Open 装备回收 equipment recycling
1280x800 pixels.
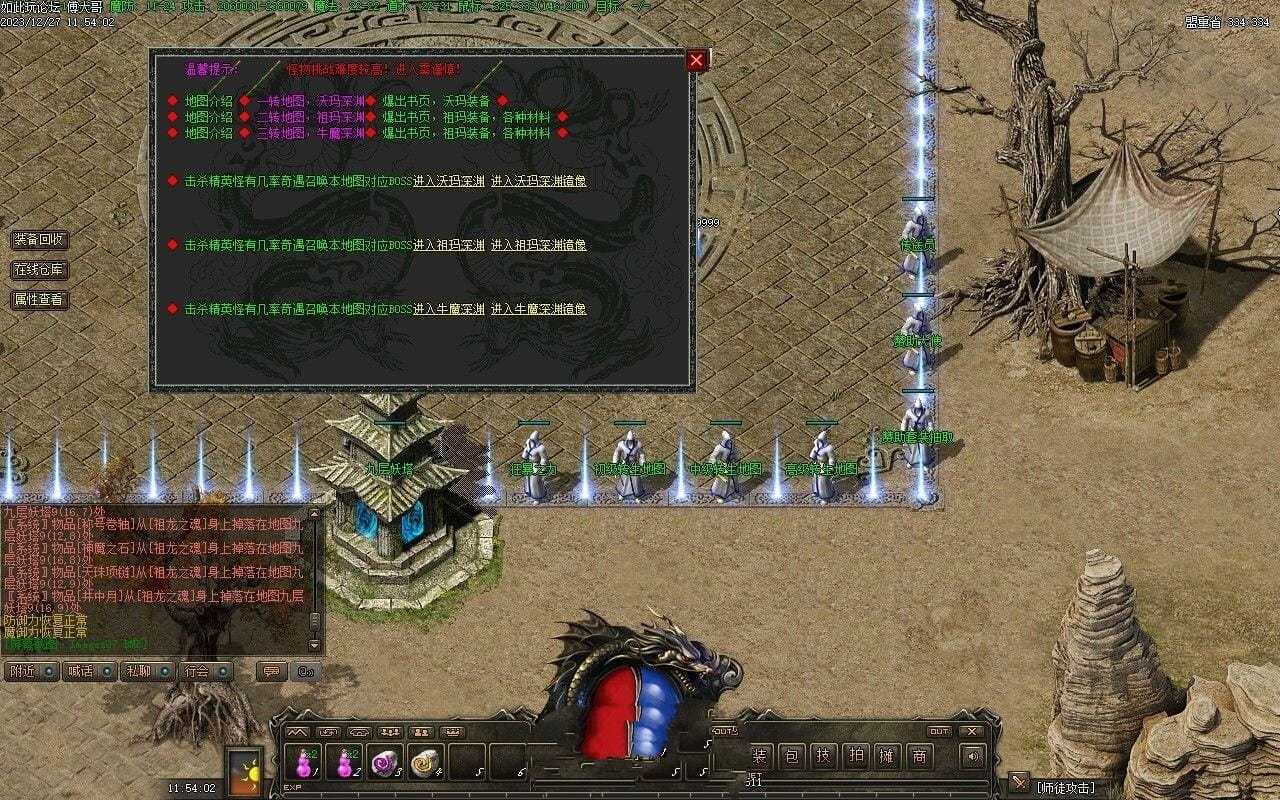pos(40,240)
